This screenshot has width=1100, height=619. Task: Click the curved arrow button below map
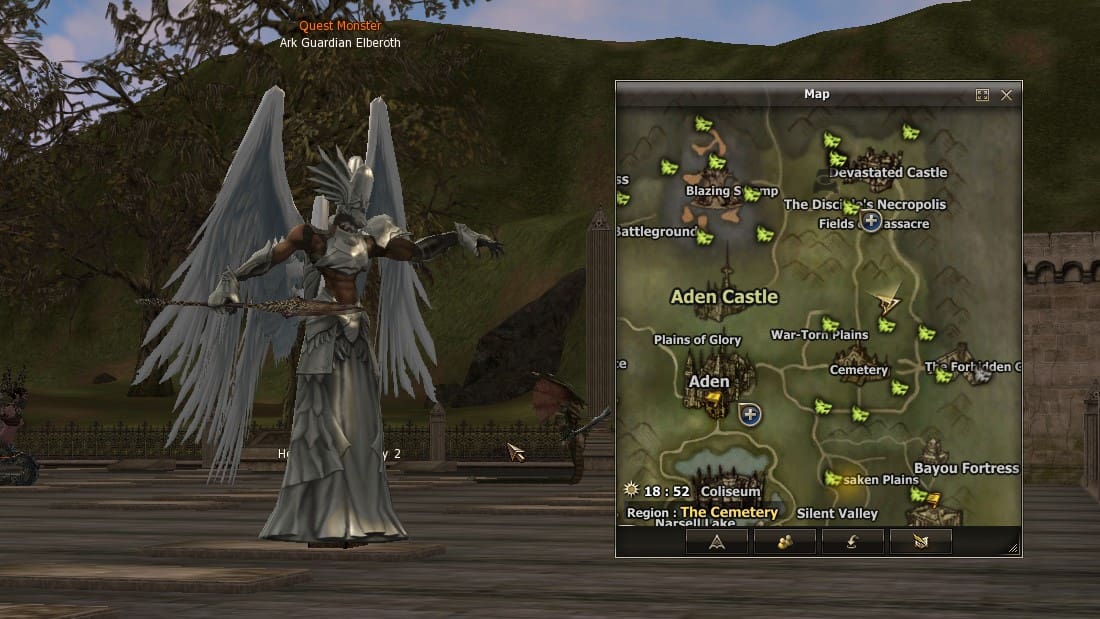(x=852, y=542)
